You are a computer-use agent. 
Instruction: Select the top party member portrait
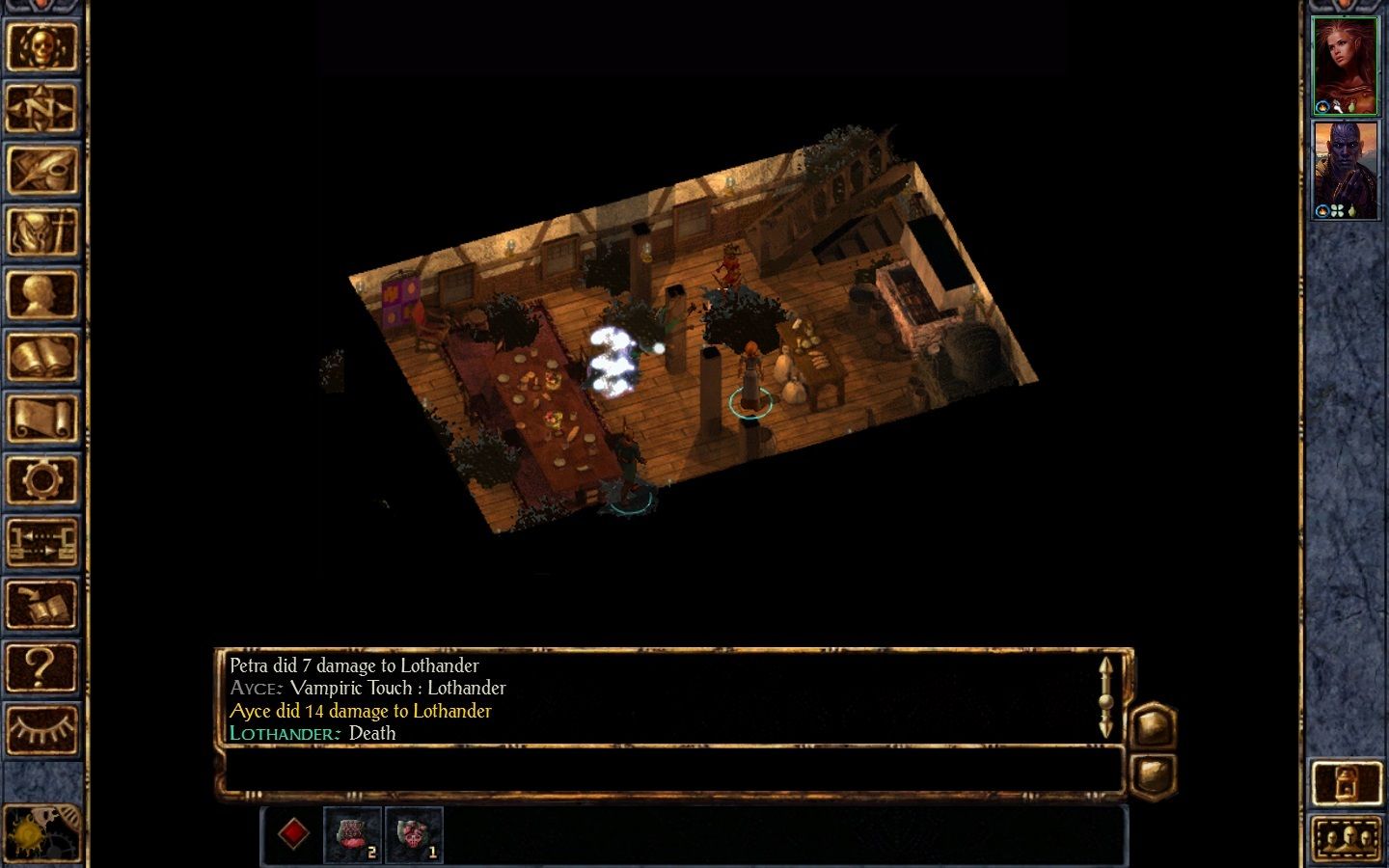[x=1347, y=63]
